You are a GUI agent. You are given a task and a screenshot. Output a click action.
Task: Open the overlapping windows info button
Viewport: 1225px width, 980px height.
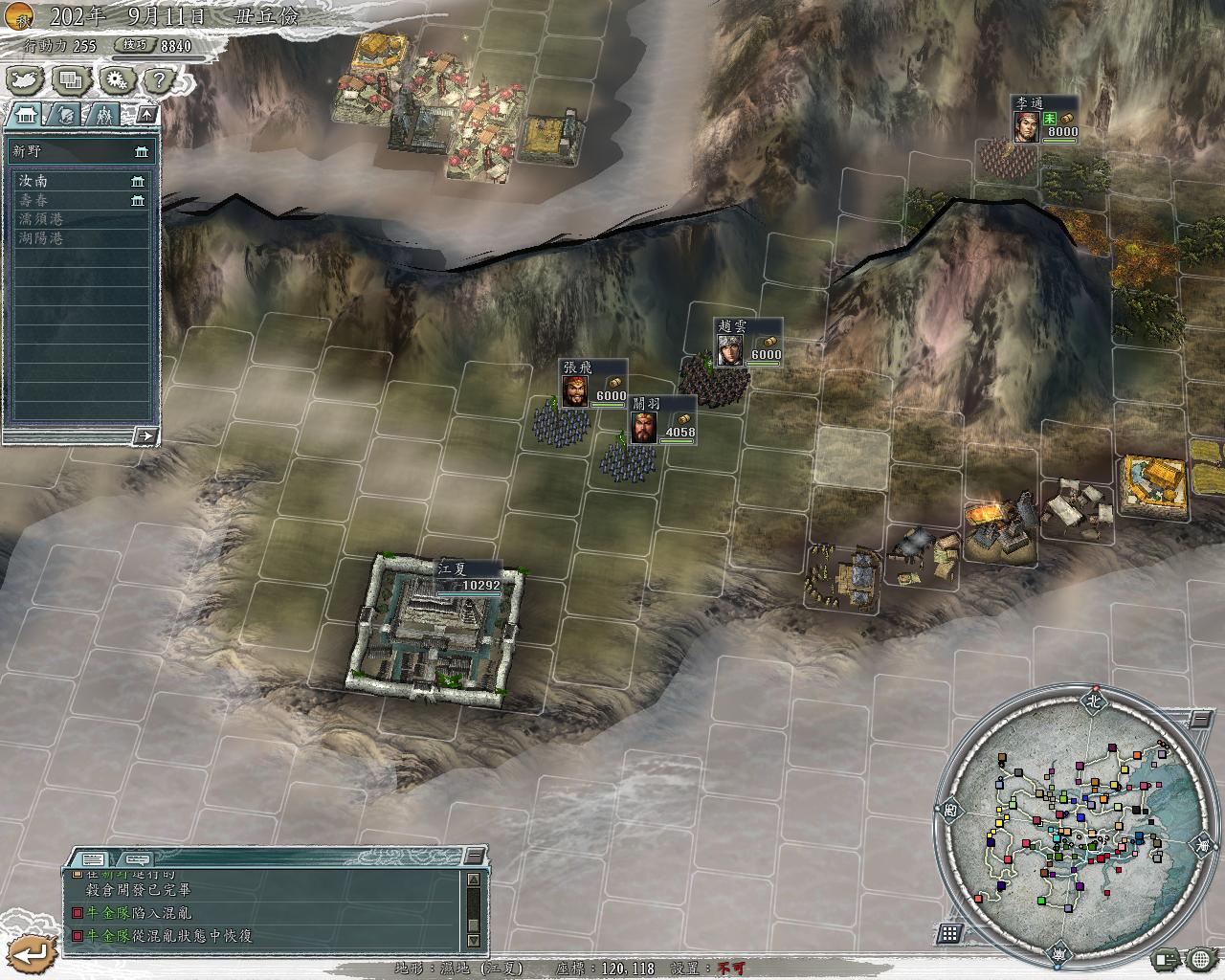tap(71, 80)
